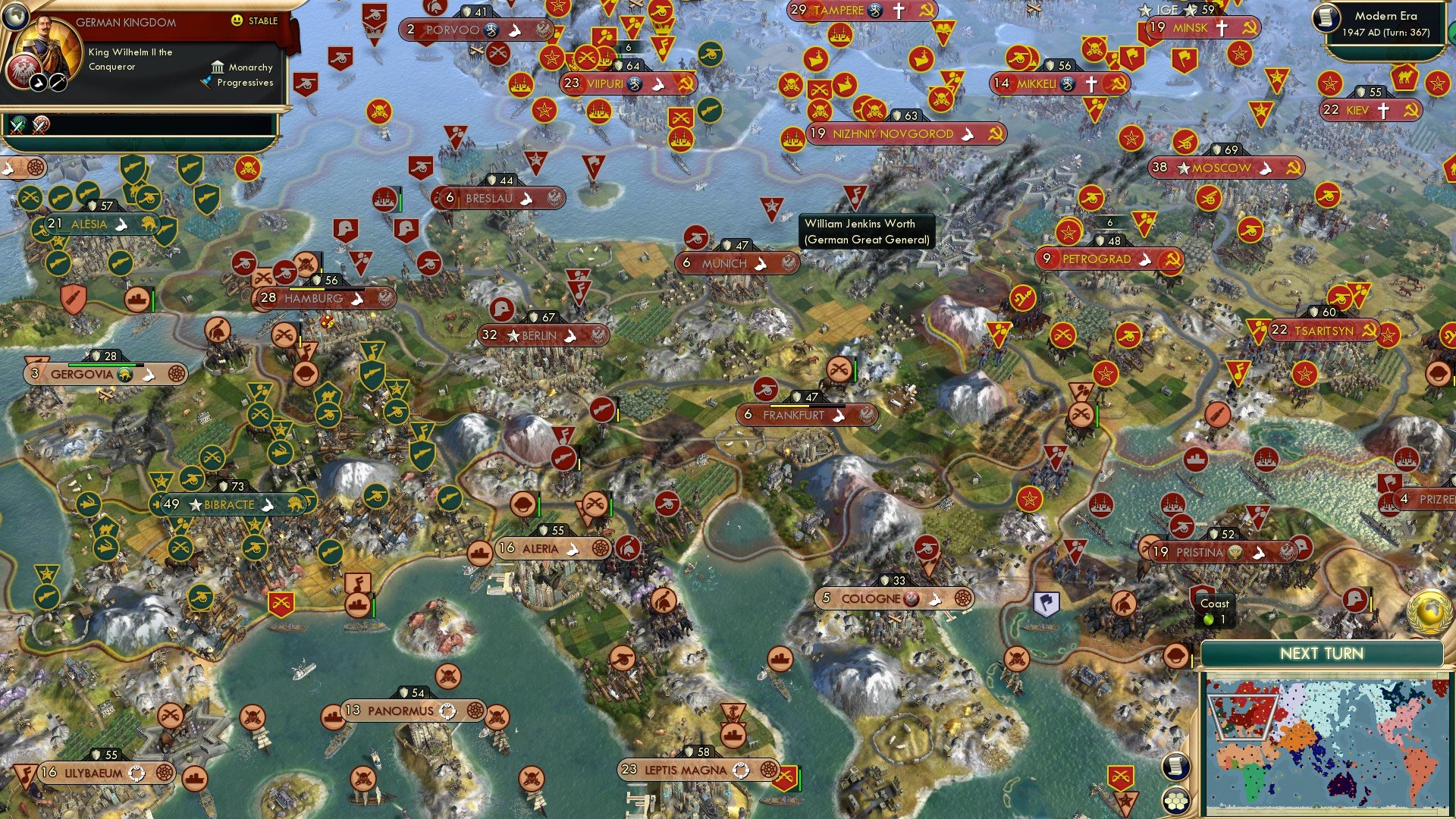Click the growth footprint icon on Frankfurt's banner

(839, 415)
